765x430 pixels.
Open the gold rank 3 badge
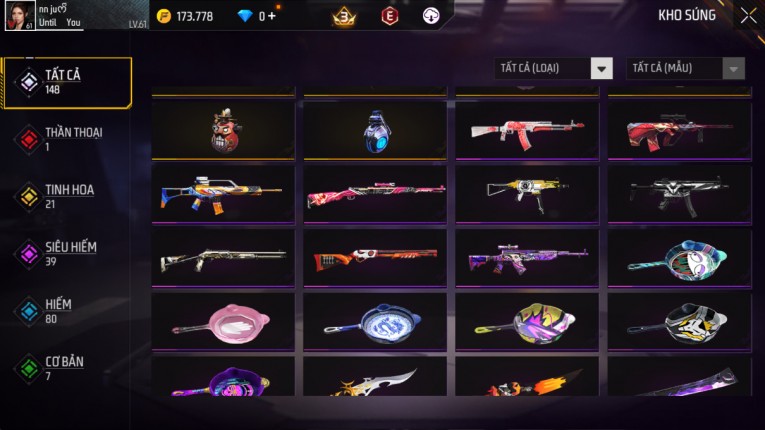[345, 16]
